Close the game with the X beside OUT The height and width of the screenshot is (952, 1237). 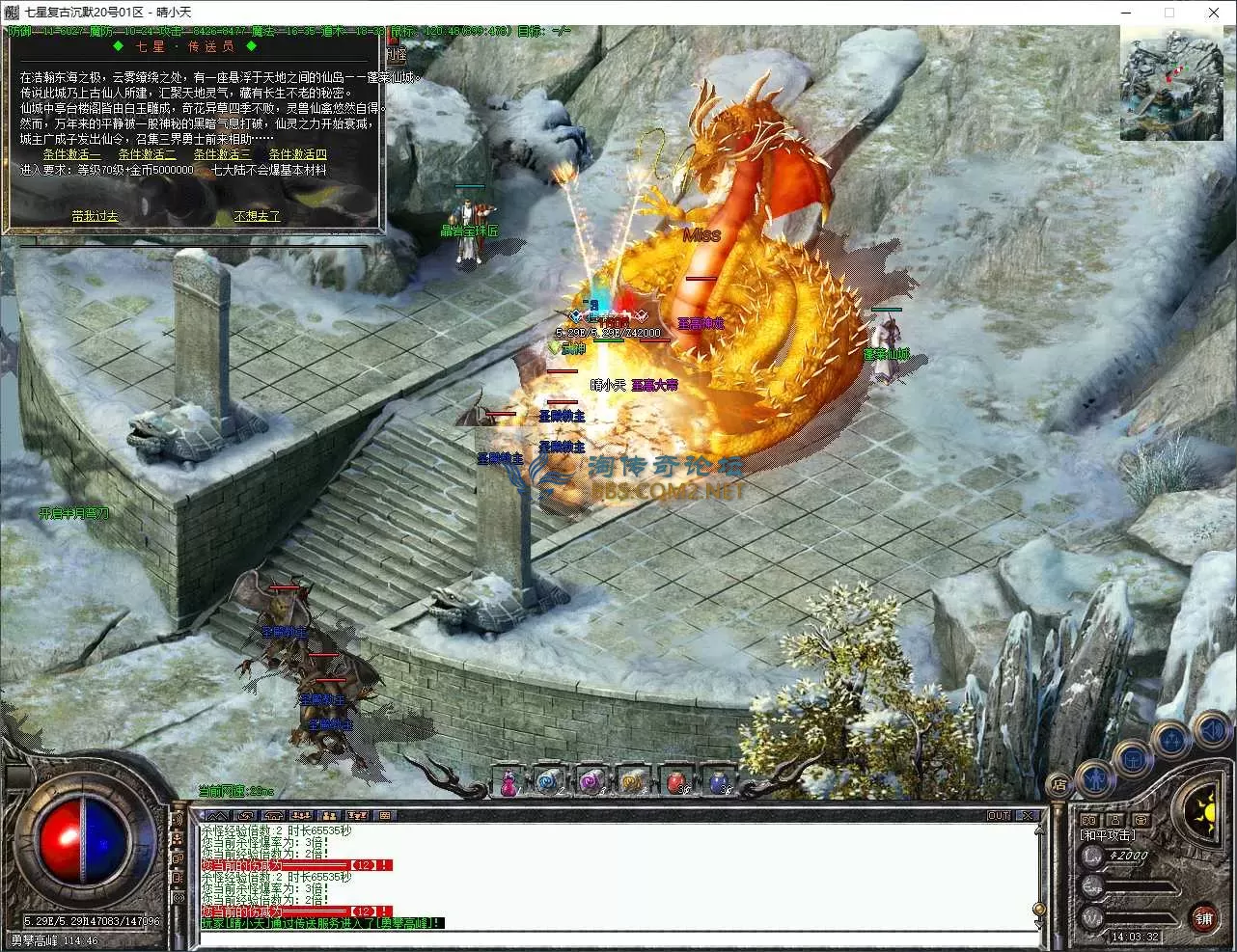point(1029,816)
